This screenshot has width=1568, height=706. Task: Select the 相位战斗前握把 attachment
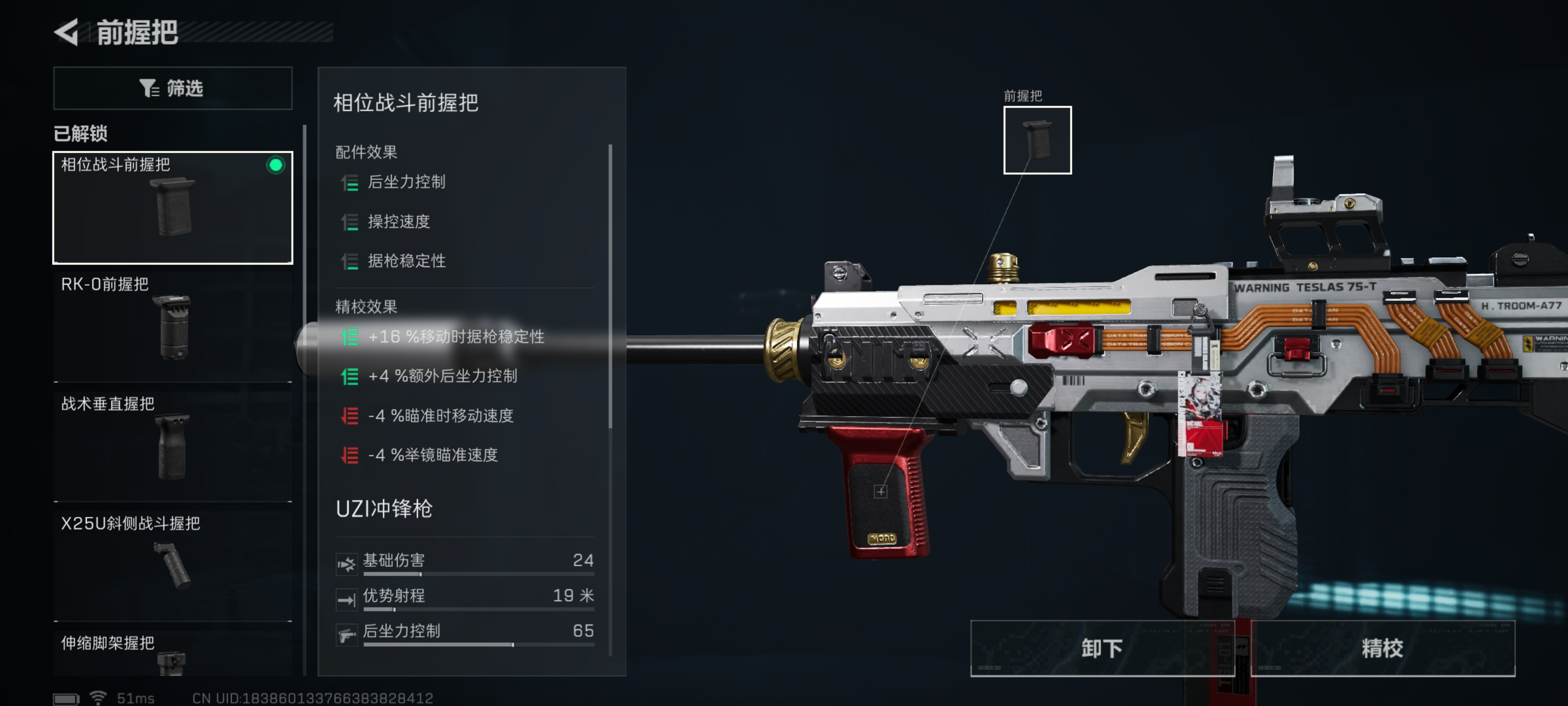click(173, 207)
